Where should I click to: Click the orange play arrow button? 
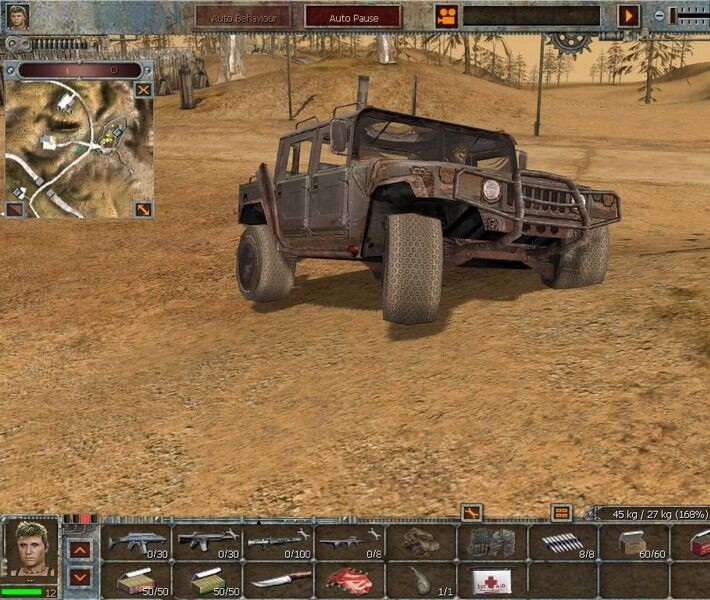(628, 16)
